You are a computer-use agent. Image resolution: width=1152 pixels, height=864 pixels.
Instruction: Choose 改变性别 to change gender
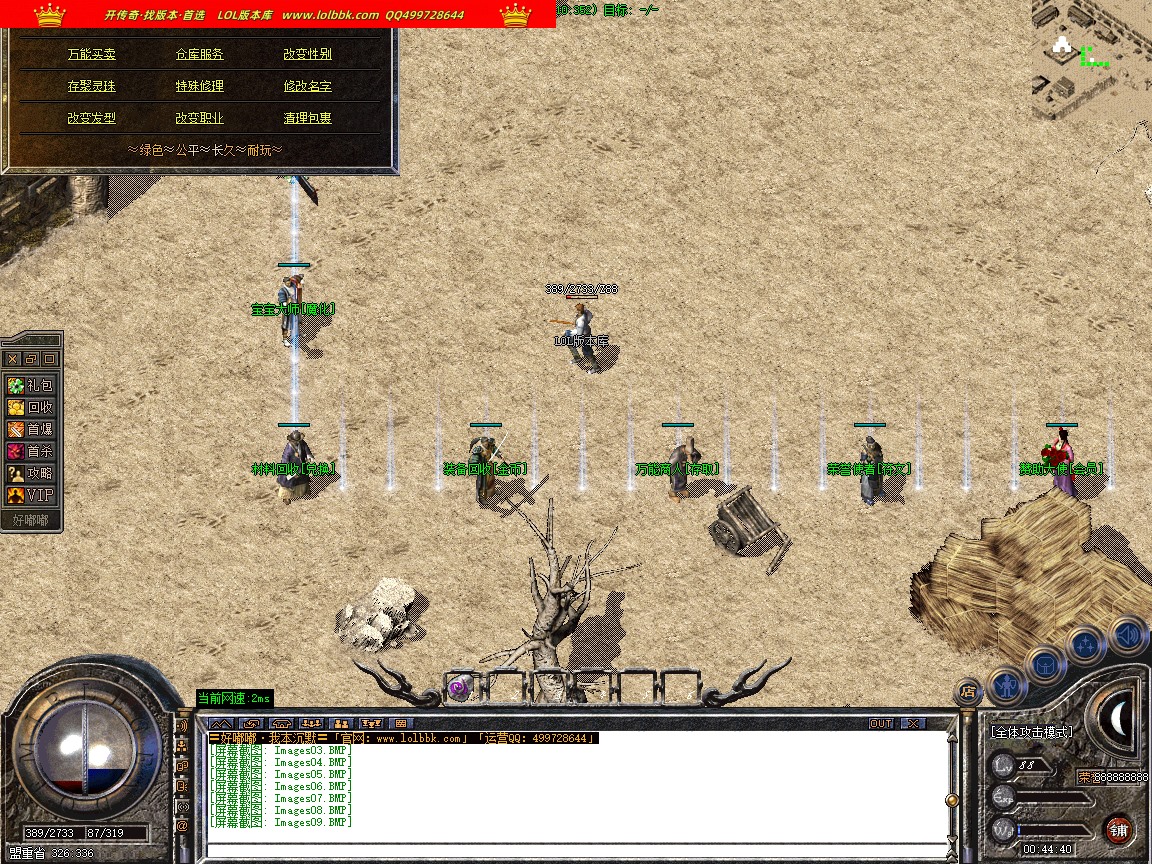coord(307,54)
